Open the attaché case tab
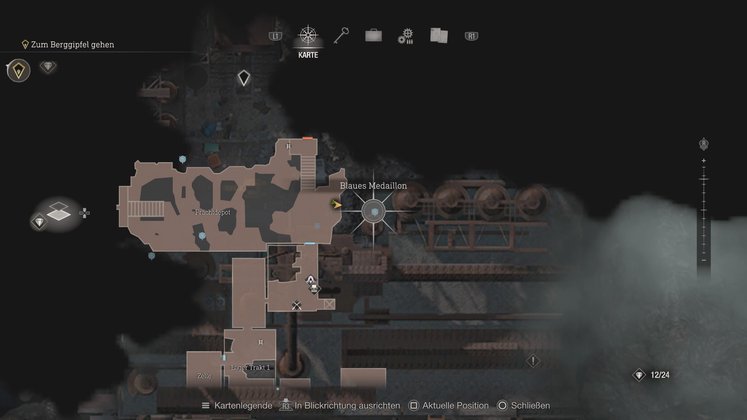The width and height of the screenshot is (747, 420). [373, 35]
